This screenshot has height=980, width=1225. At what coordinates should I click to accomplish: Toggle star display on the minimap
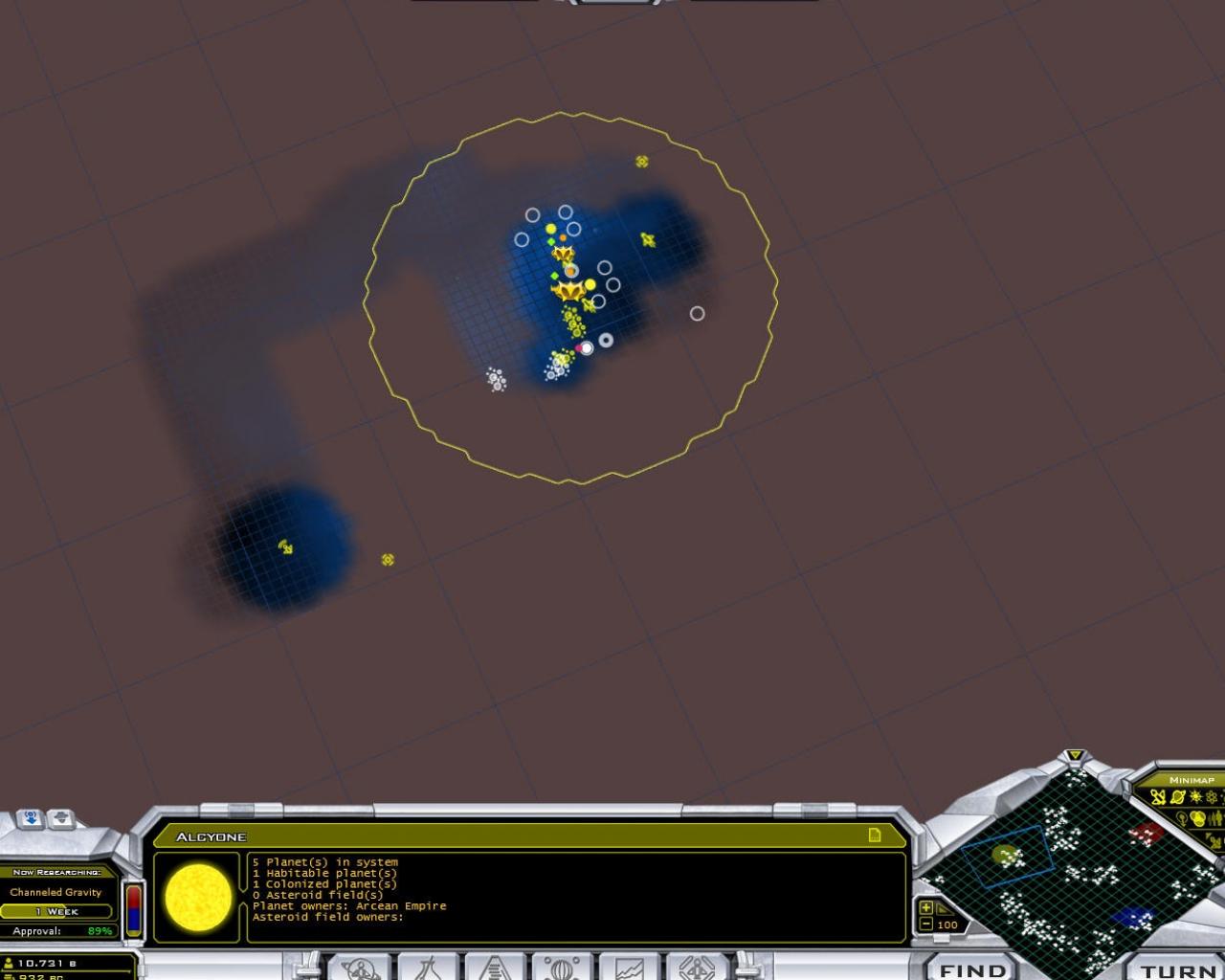coord(1197,798)
